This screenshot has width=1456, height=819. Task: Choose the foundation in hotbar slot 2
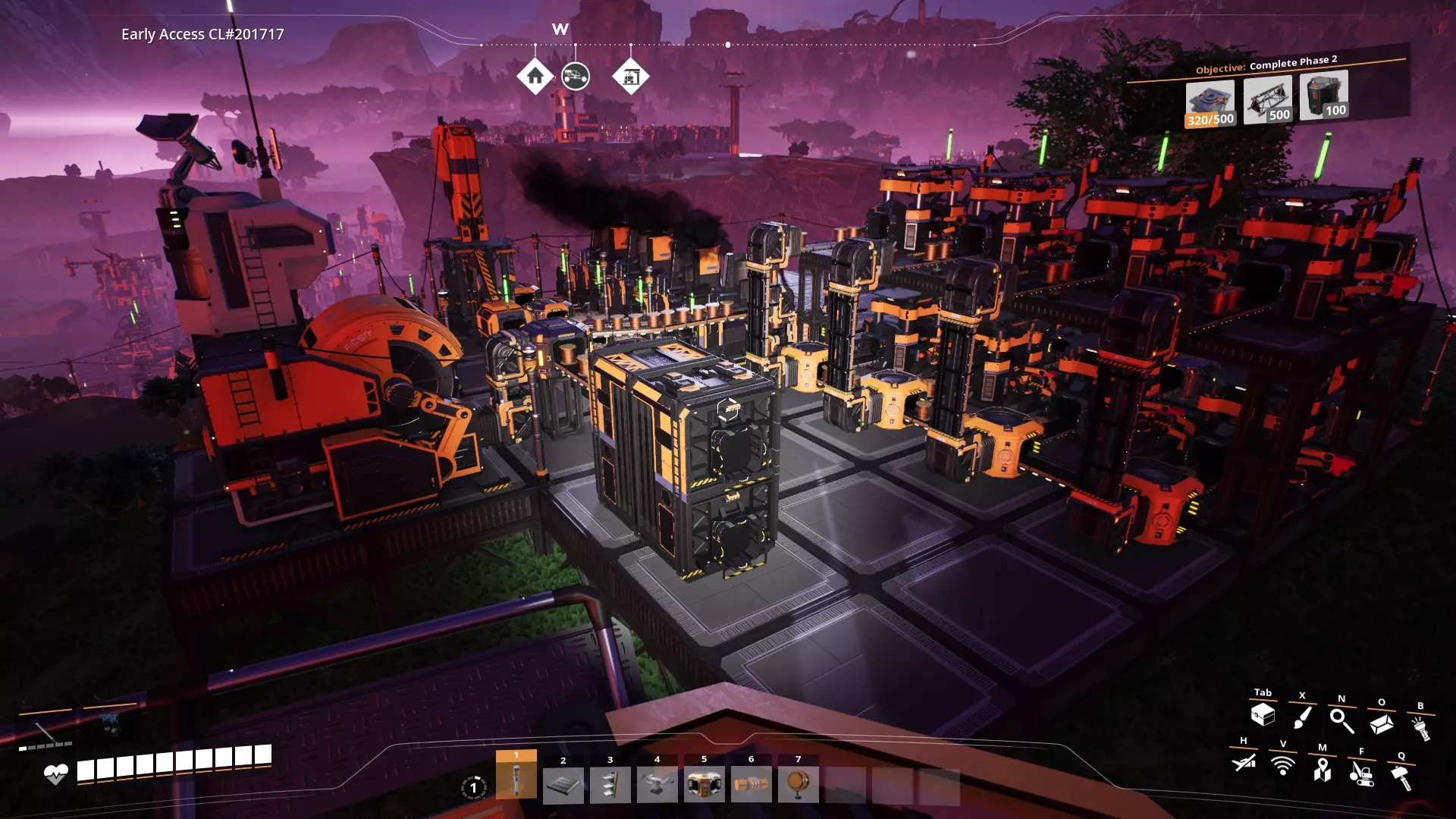pyautogui.click(x=563, y=785)
